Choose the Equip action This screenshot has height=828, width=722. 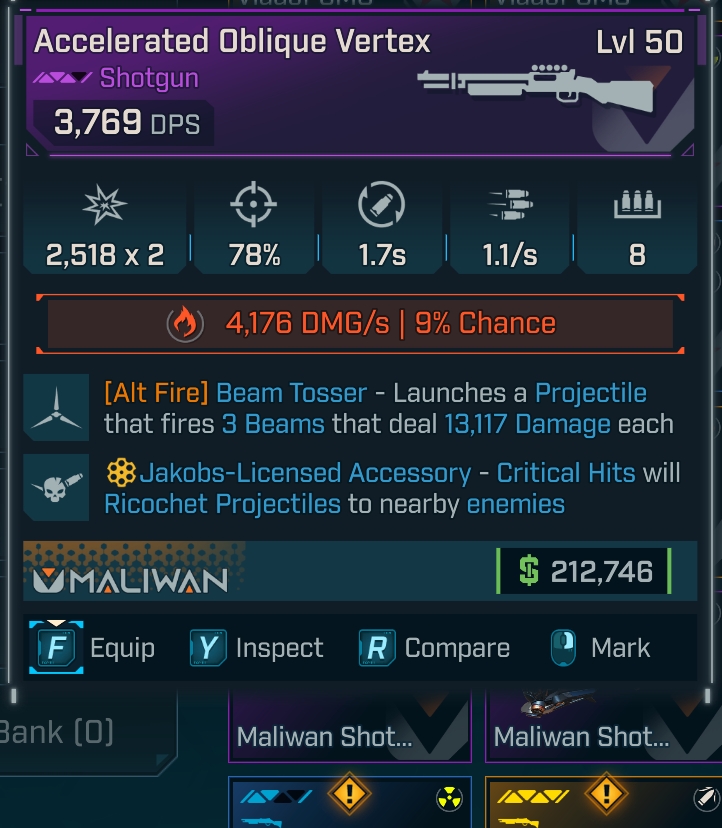[x=94, y=648]
